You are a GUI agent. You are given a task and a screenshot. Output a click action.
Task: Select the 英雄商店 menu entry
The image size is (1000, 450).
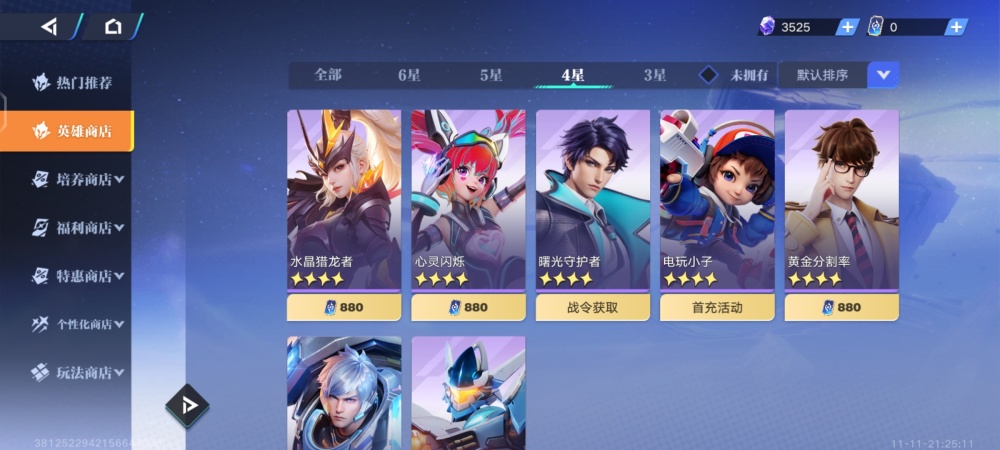pyautogui.click(x=70, y=131)
